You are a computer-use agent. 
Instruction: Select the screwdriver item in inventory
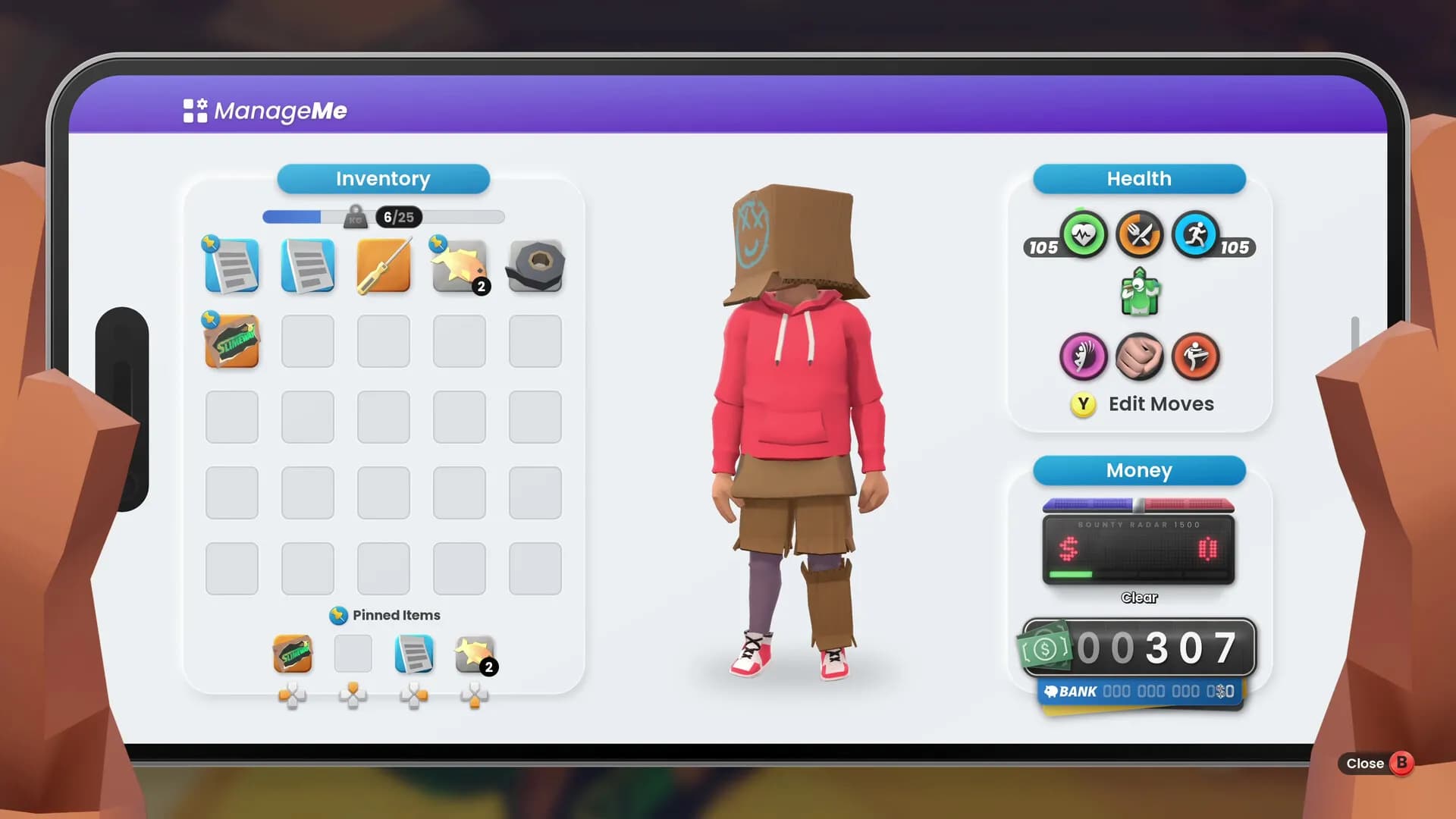click(x=383, y=265)
